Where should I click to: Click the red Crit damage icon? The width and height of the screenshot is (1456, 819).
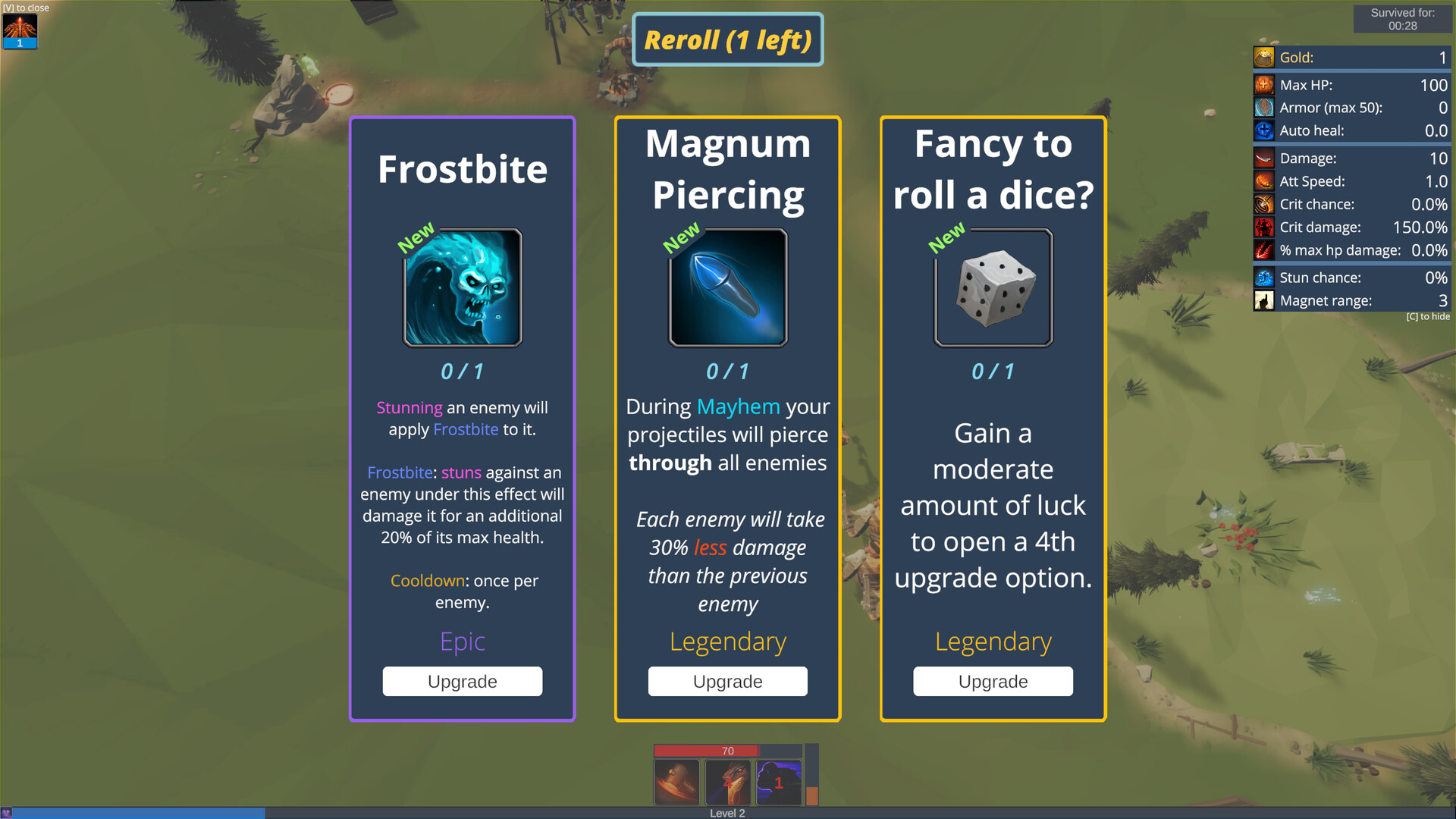click(x=1263, y=227)
